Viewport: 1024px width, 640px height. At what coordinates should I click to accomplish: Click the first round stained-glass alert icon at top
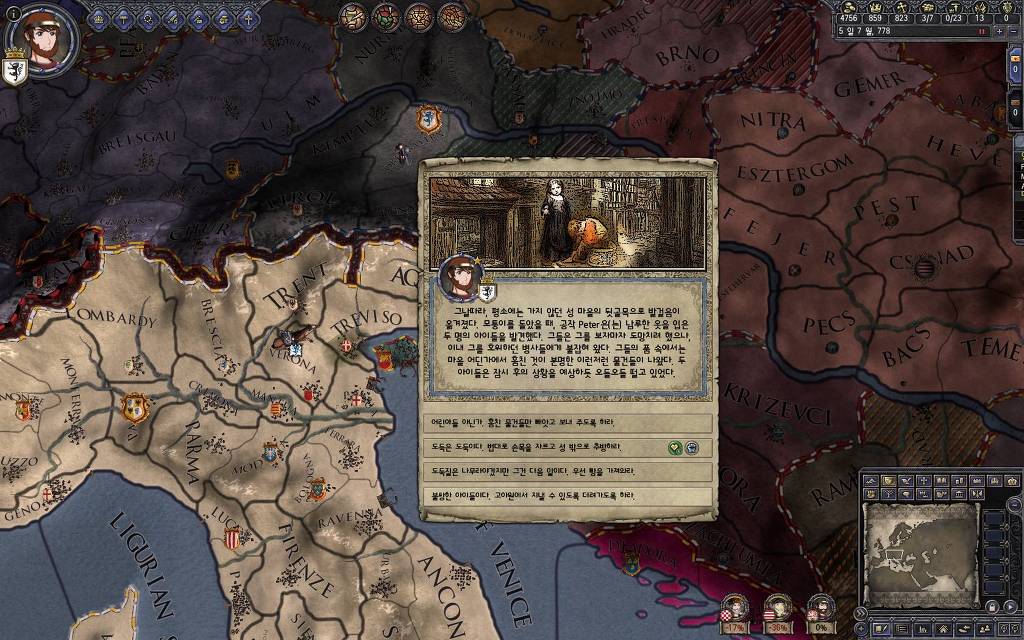tap(353, 16)
